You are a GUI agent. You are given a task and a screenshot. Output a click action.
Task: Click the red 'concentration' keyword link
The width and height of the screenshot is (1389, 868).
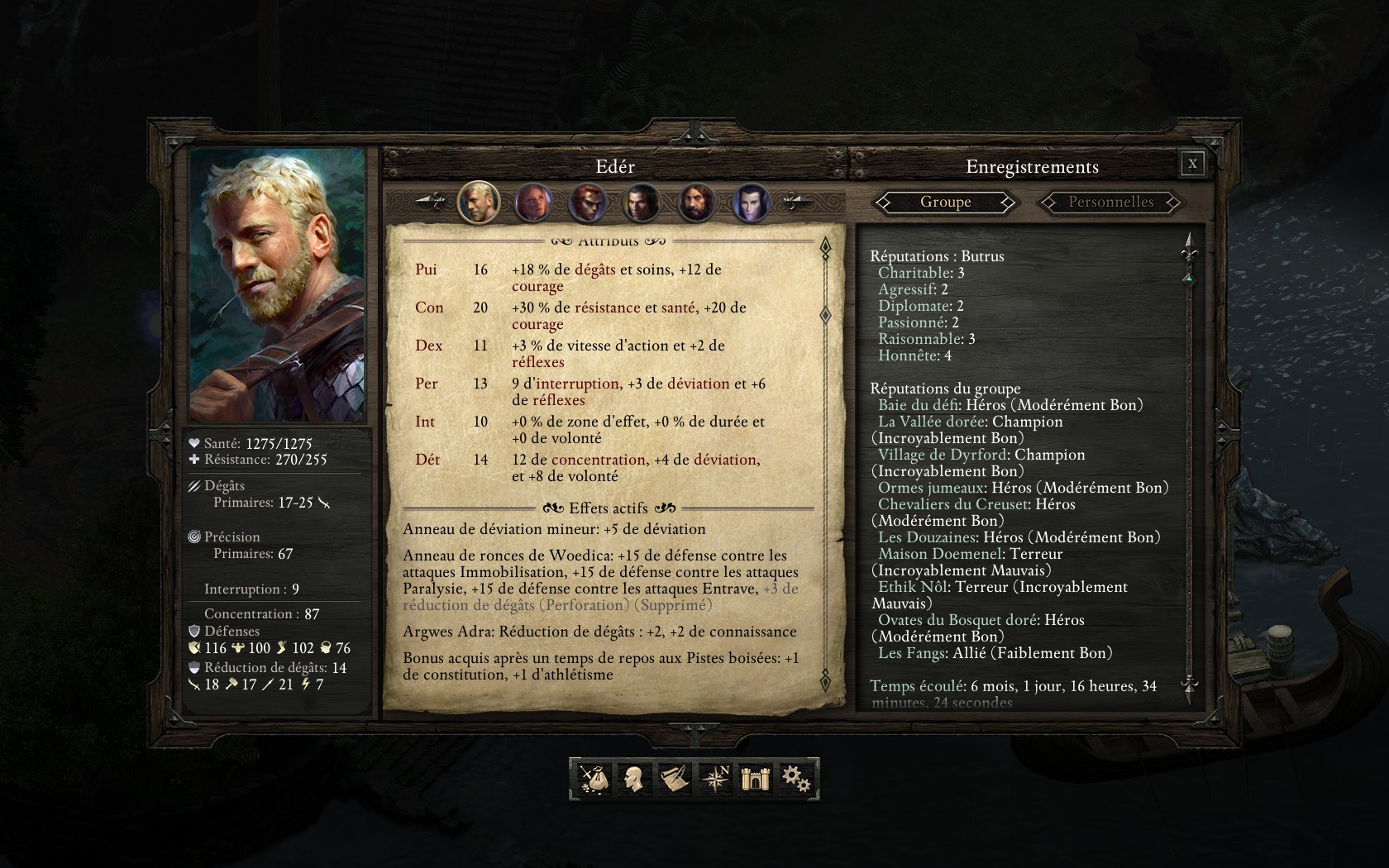pyautogui.click(x=598, y=460)
